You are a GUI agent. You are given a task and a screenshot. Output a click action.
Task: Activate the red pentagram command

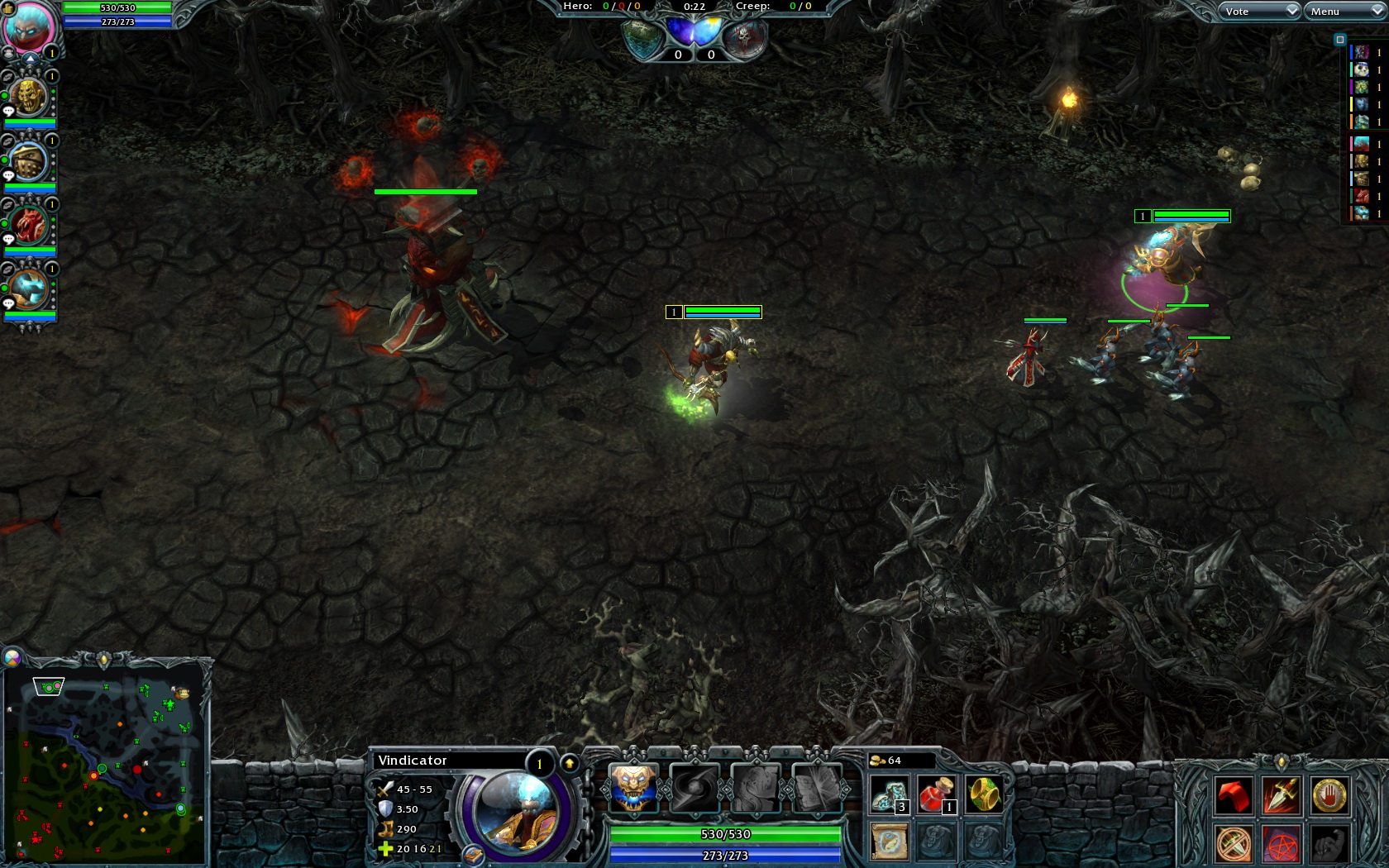tap(1282, 844)
